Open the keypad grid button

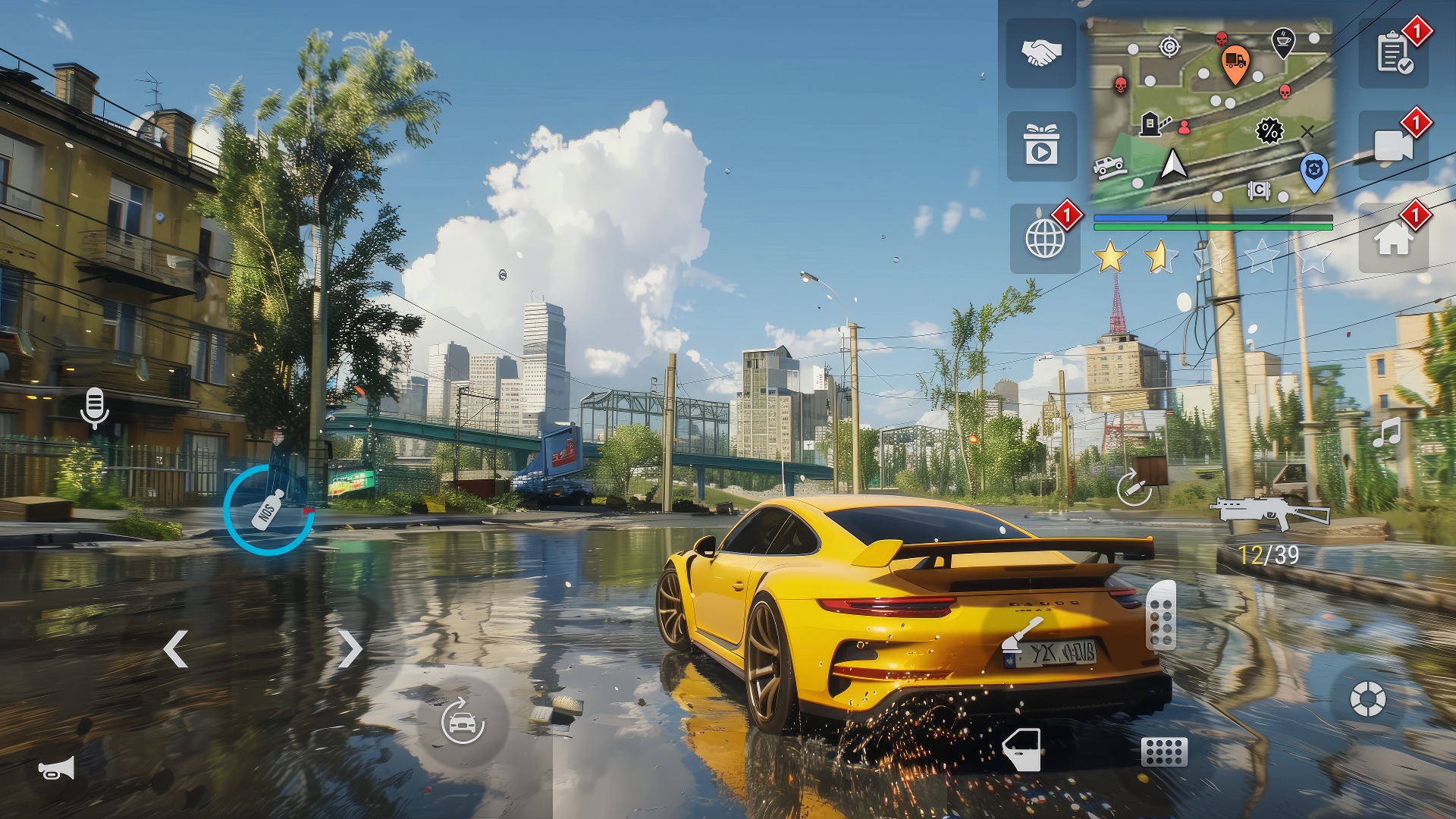pos(1164,752)
